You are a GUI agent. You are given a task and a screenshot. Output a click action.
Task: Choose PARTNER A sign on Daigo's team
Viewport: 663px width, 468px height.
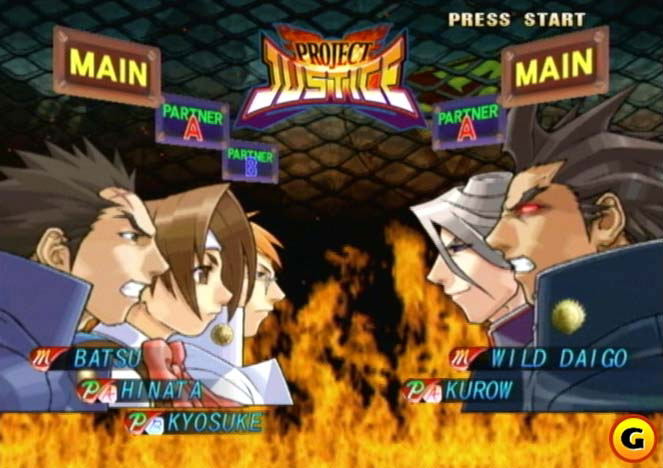tap(468, 121)
